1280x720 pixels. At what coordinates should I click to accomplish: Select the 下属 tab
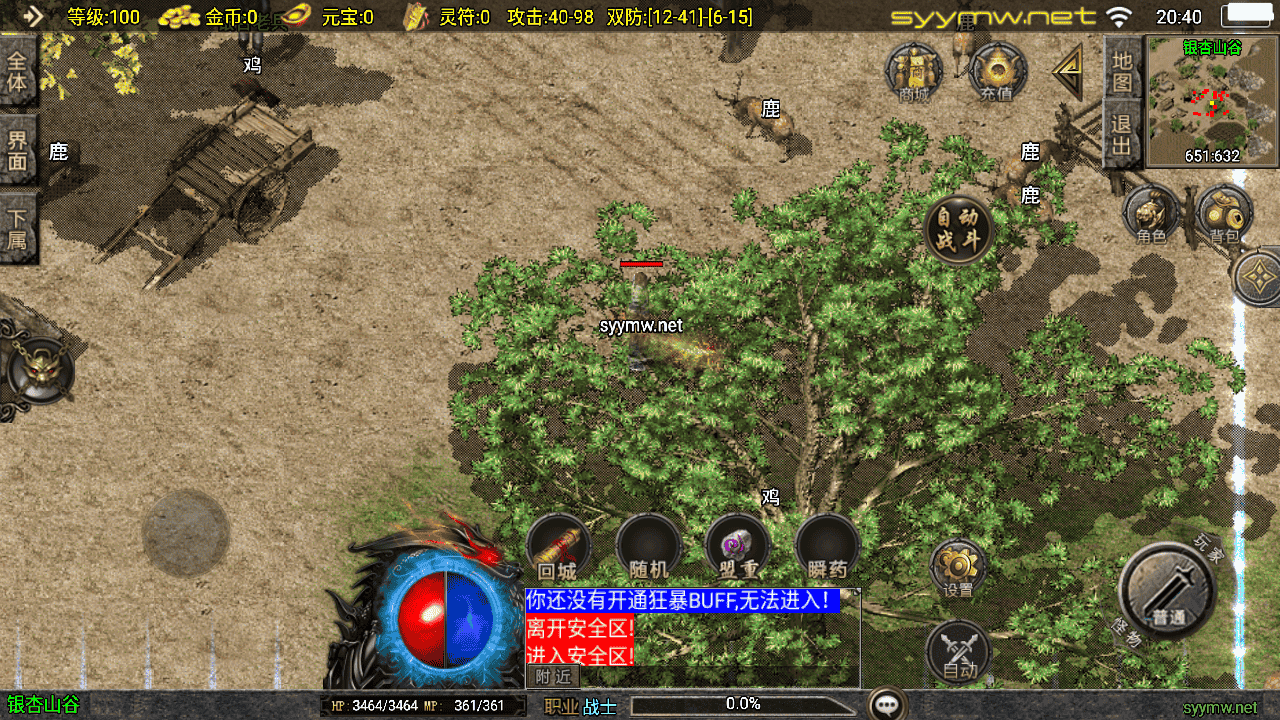click(18, 228)
